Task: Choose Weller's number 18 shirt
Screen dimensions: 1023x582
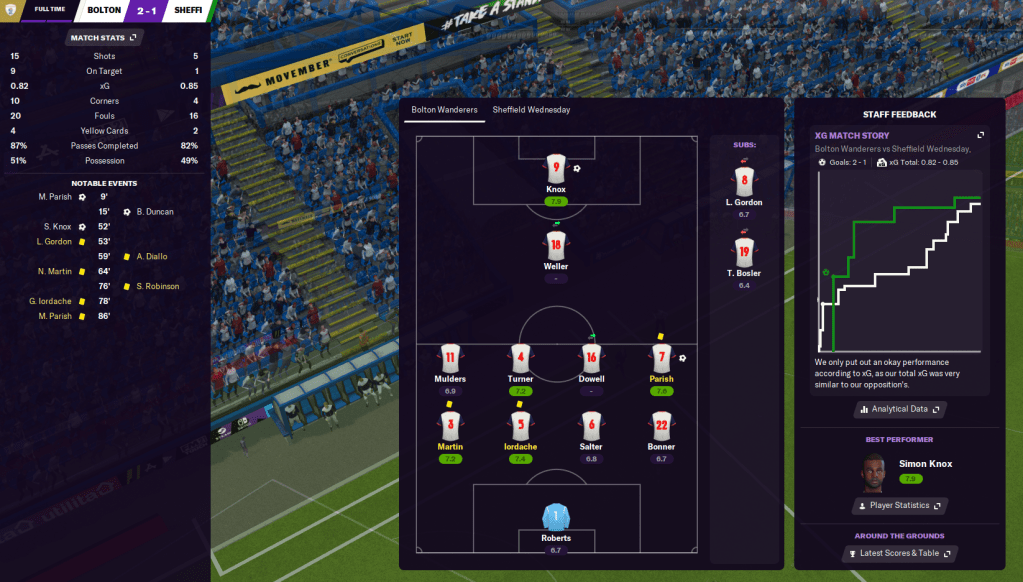Action: click(x=556, y=244)
